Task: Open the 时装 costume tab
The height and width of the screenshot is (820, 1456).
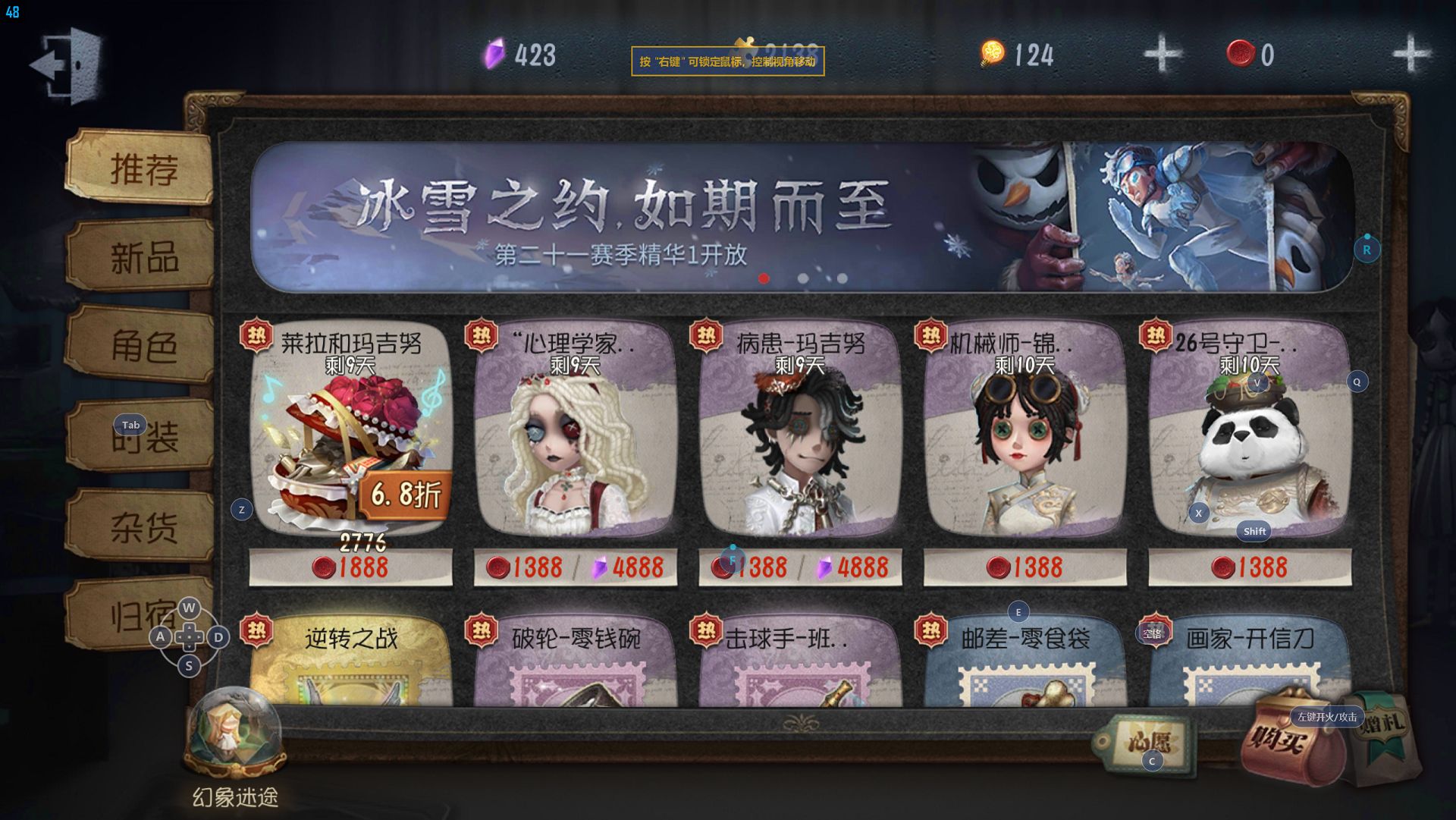Action: click(x=143, y=437)
